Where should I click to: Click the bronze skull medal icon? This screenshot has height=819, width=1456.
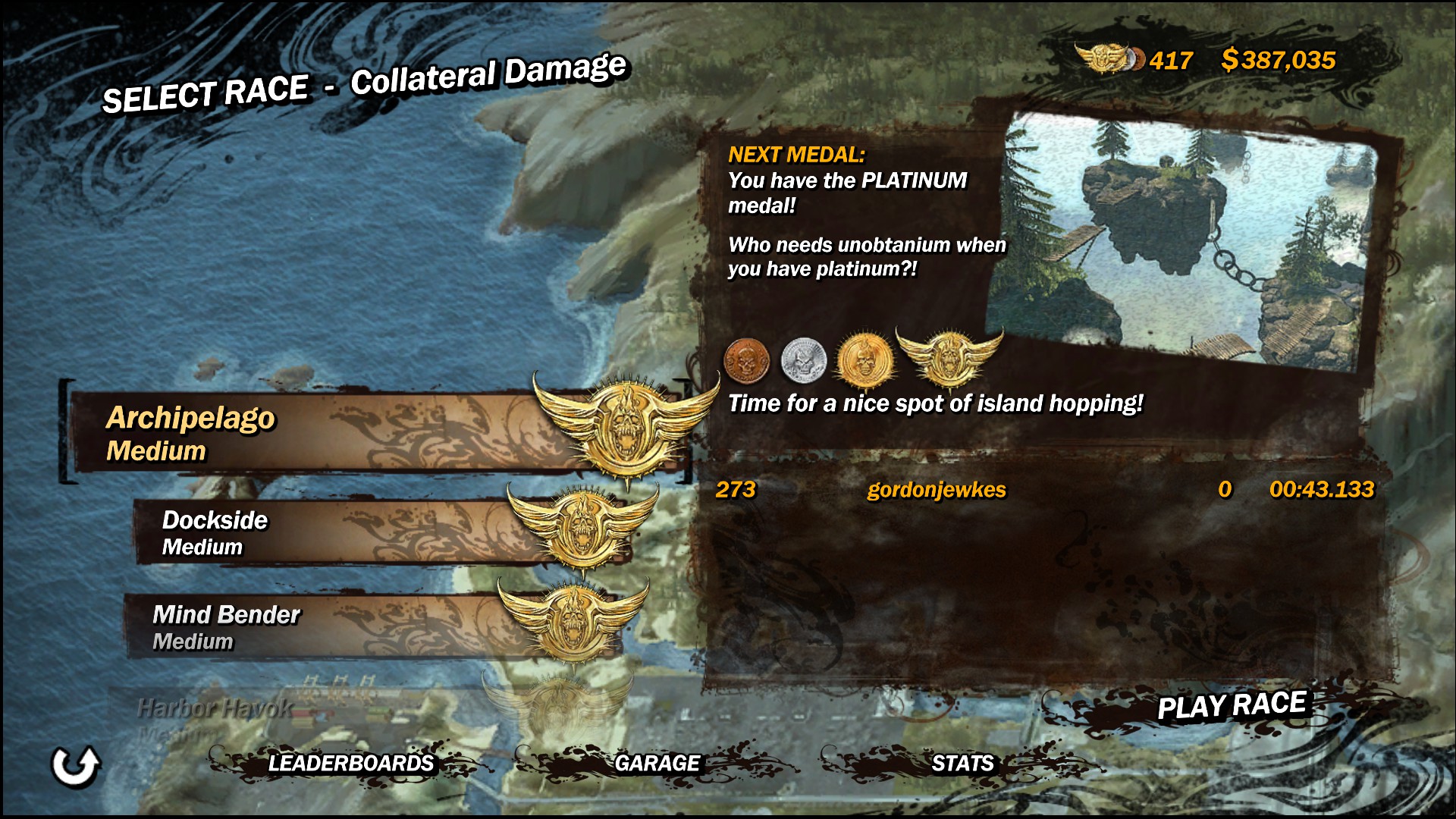click(x=747, y=360)
